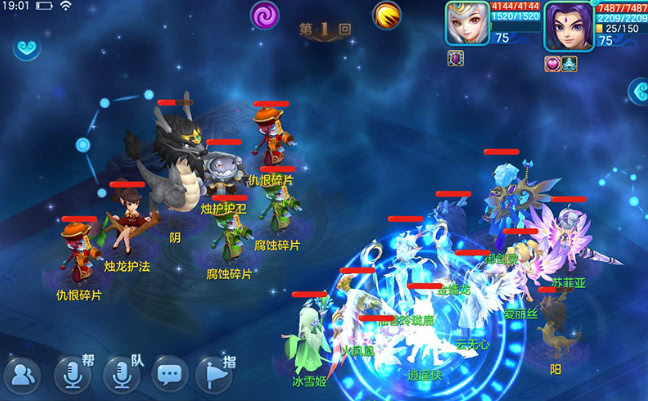
Task: Open the chat speech bubble
Action: coord(170,375)
